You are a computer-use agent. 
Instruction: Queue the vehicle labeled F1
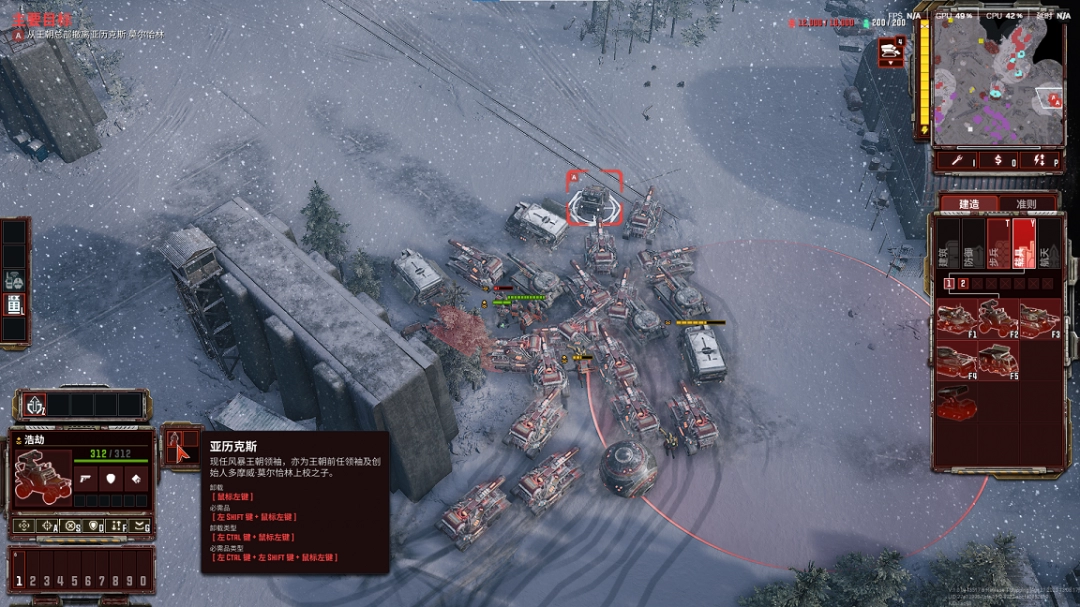pos(957,319)
